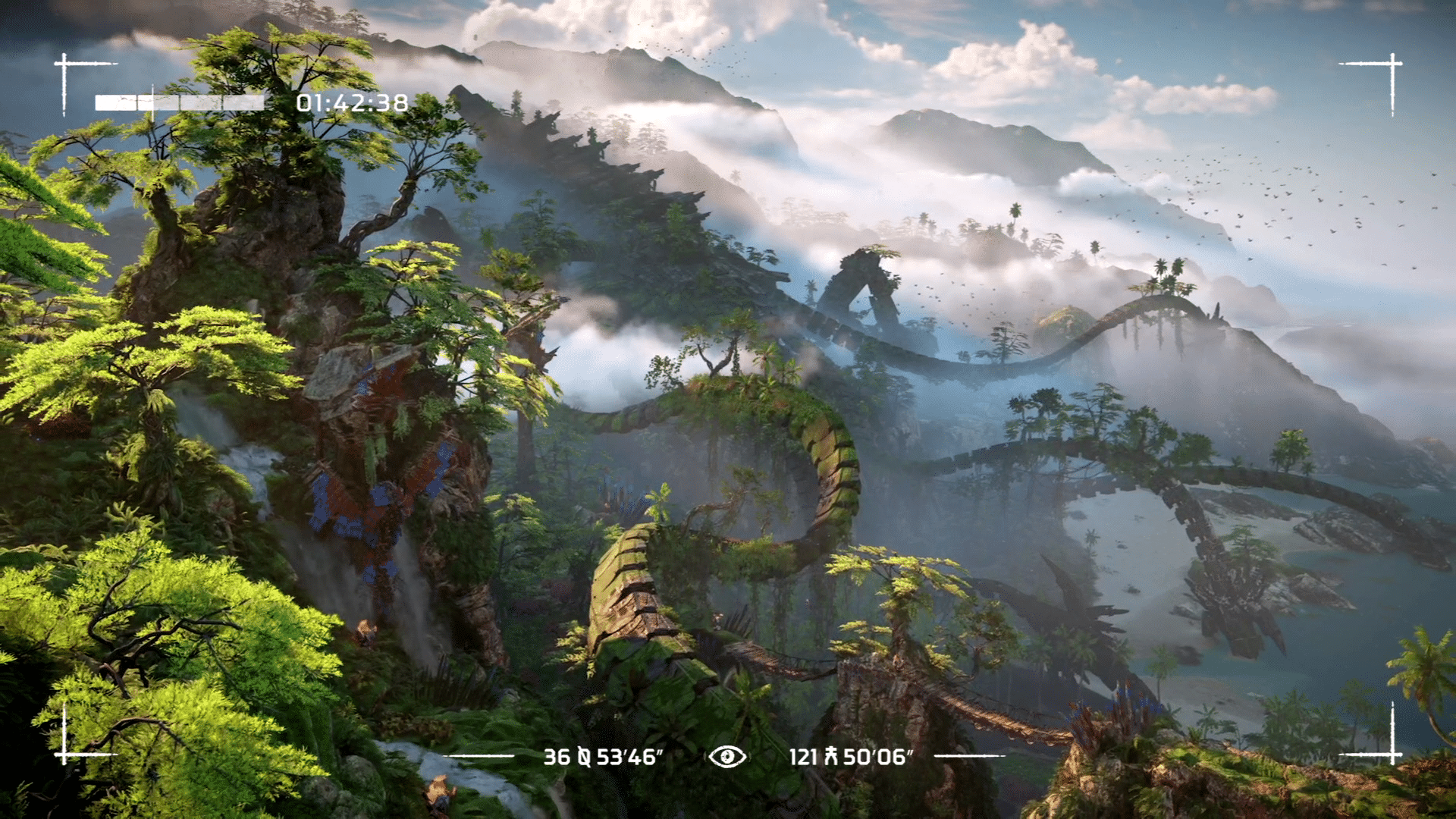Click the eye icon in the viewfinder
Viewport: 1456px width, 819px height.
tap(727, 756)
